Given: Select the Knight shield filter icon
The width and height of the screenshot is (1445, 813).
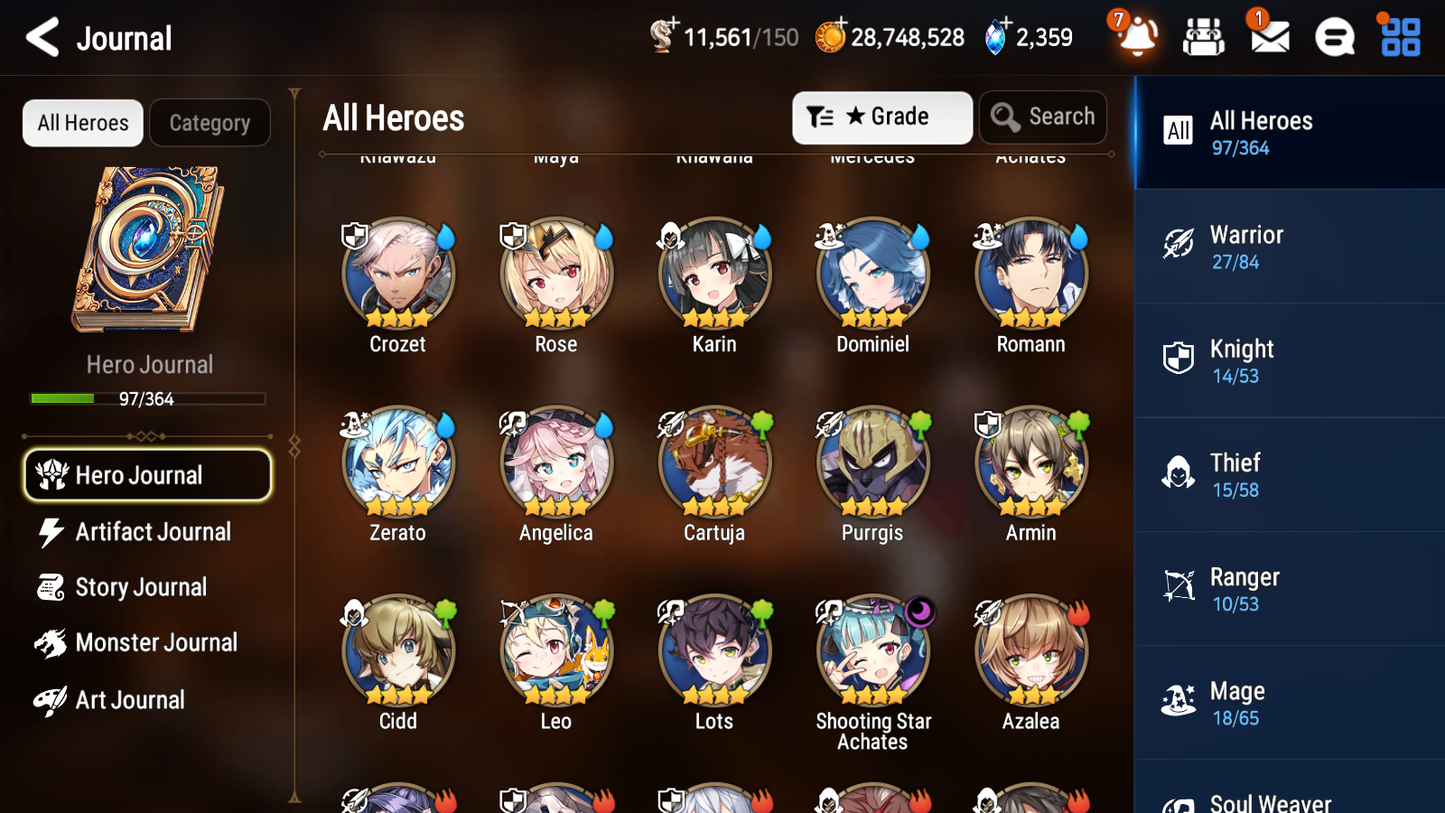Looking at the screenshot, I should [1178, 359].
